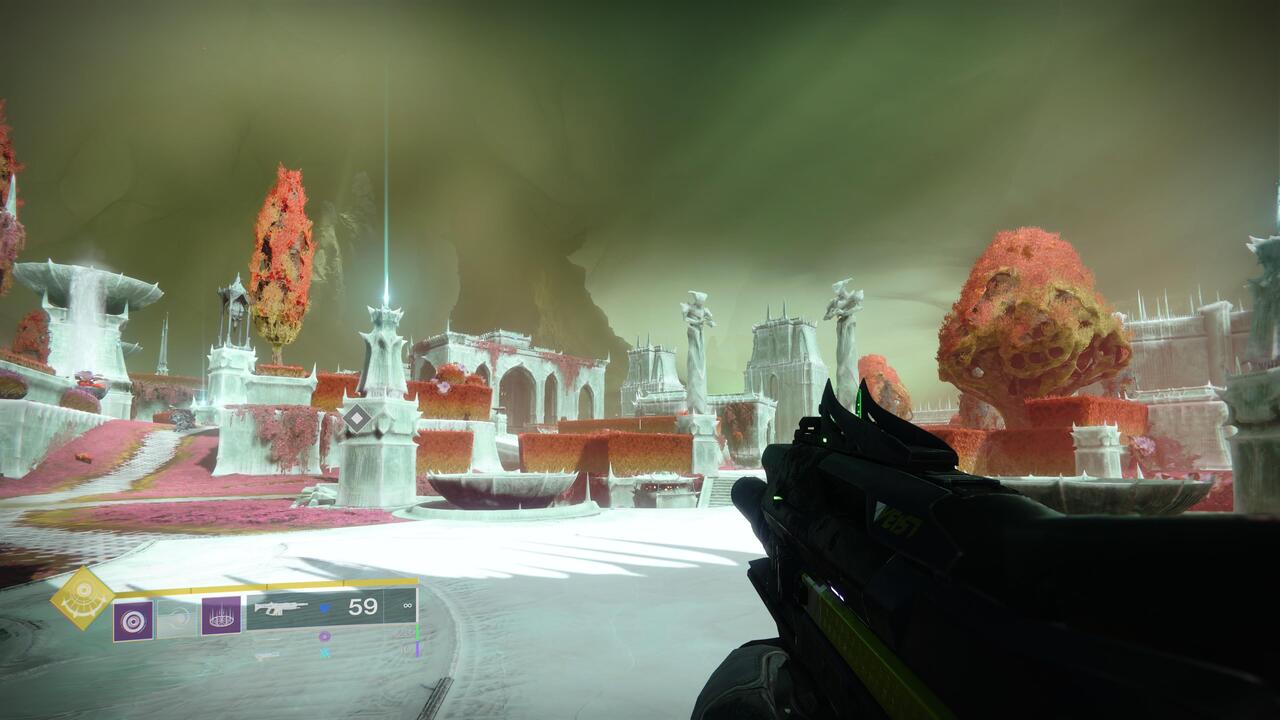
Task: Click the Rift class ability icon
Action: pos(219,617)
